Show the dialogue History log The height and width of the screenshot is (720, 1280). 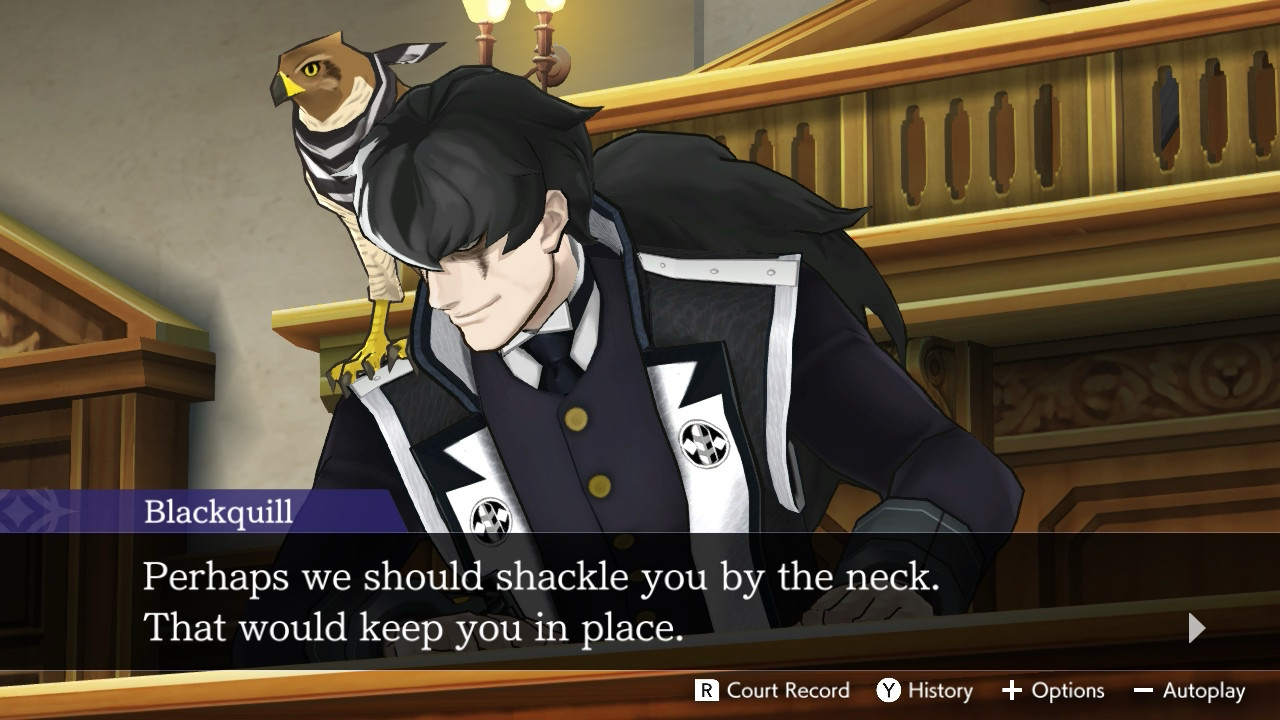(x=924, y=691)
